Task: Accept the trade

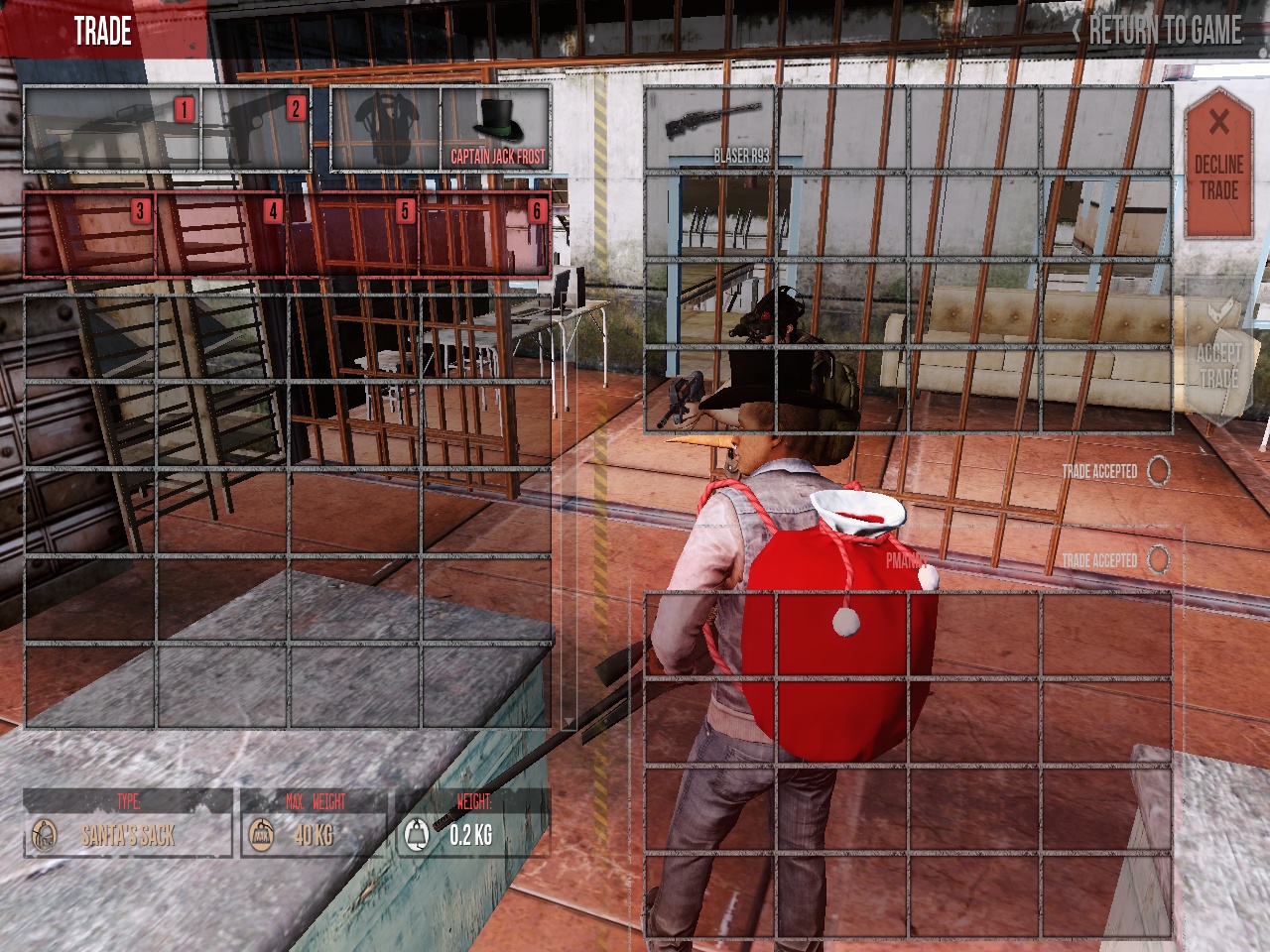Action: tap(1217, 355)
